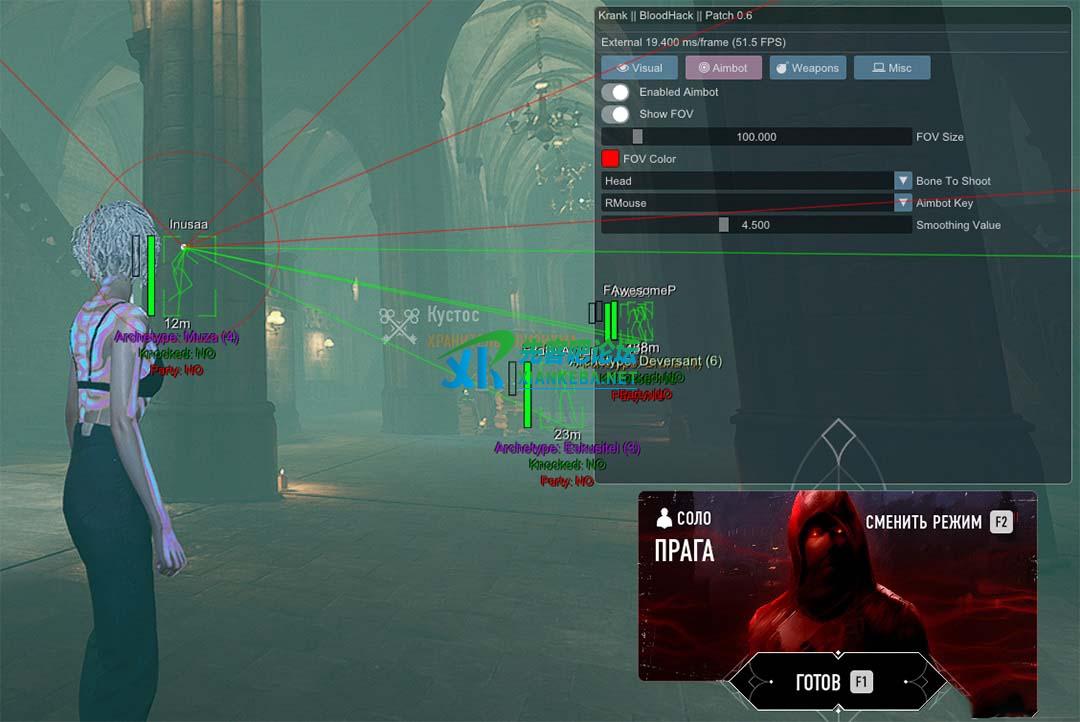Select the Aimbot tab

[x=723, y=68]
